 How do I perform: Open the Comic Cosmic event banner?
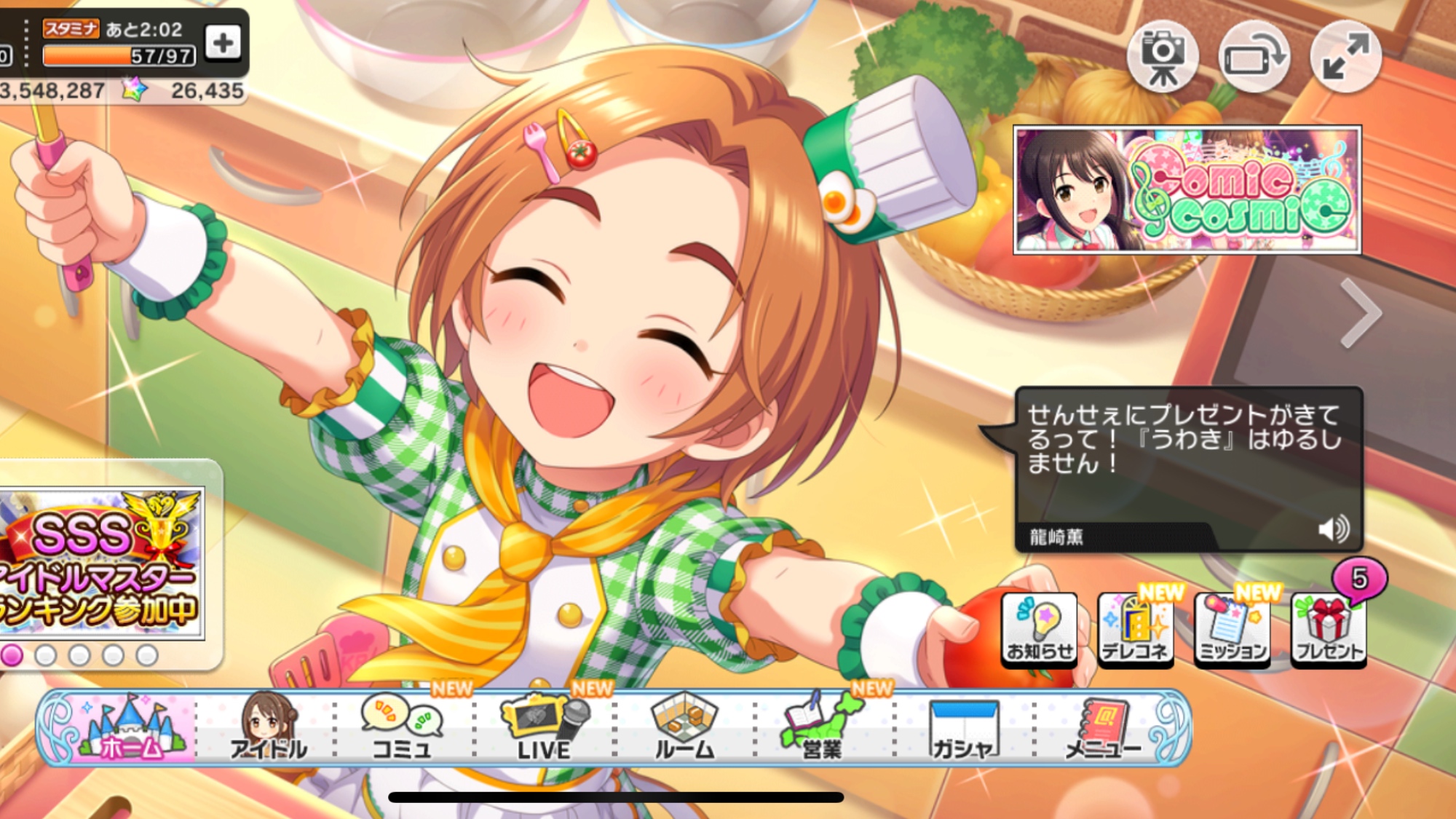tap(1187, 190)
